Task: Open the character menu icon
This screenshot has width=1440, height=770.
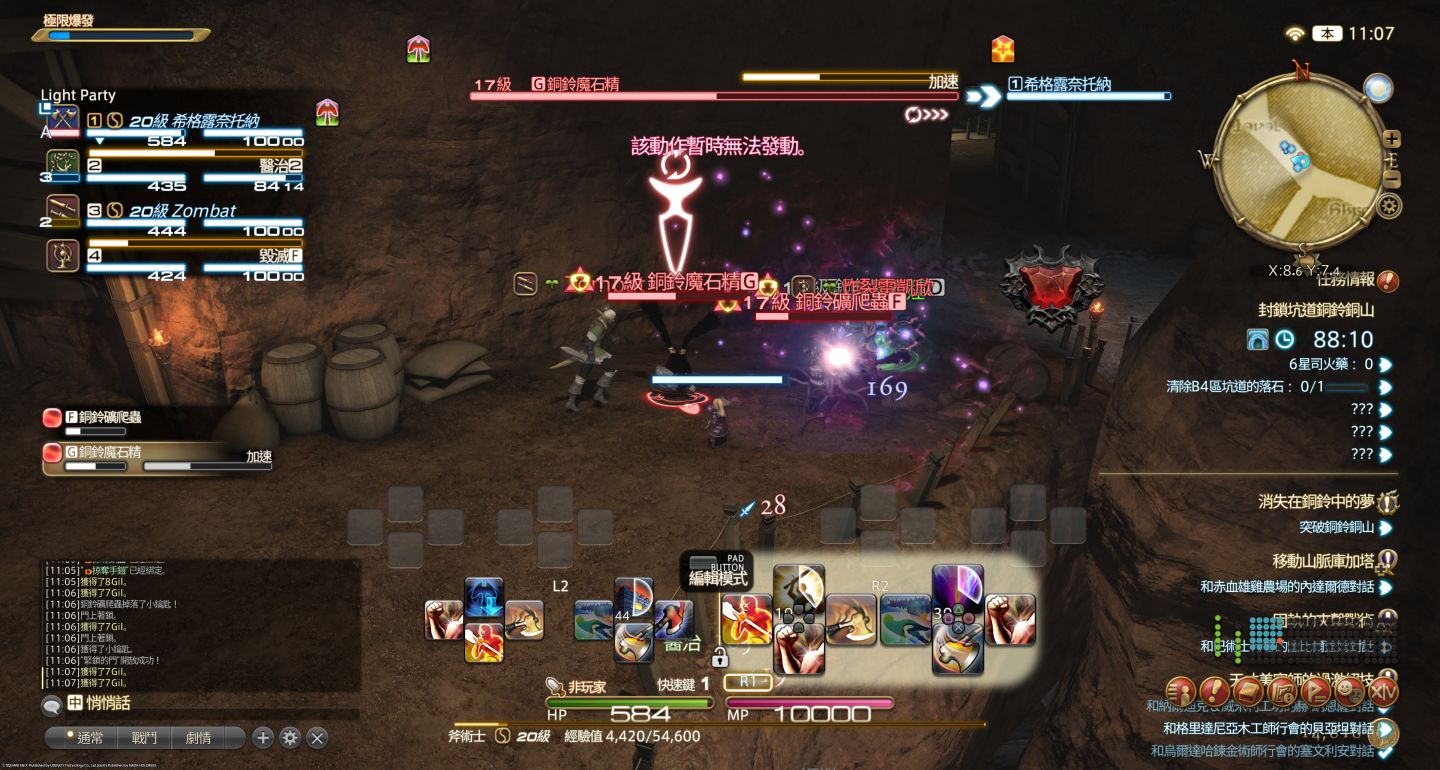Action: point(1182,690)
